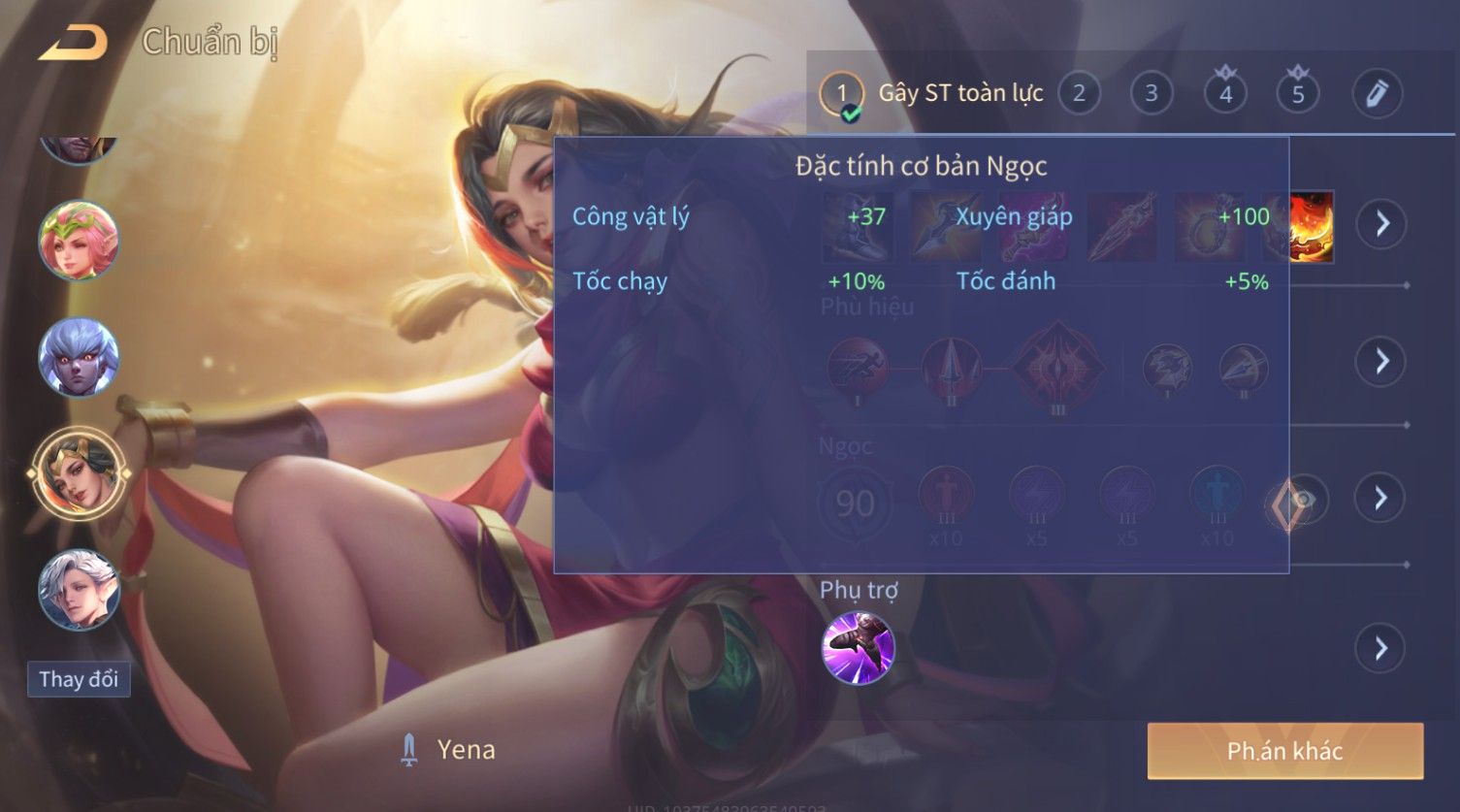Click the Phần khác button
The width and height of the screenshot is (1460, 812).
pos(1284,751)
